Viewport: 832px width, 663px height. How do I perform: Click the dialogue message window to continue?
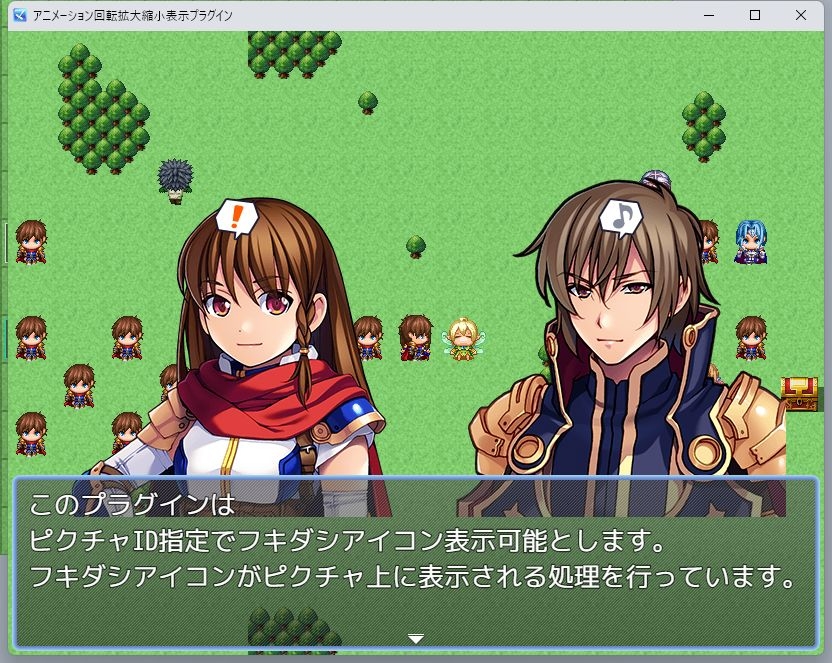[416, 562]
